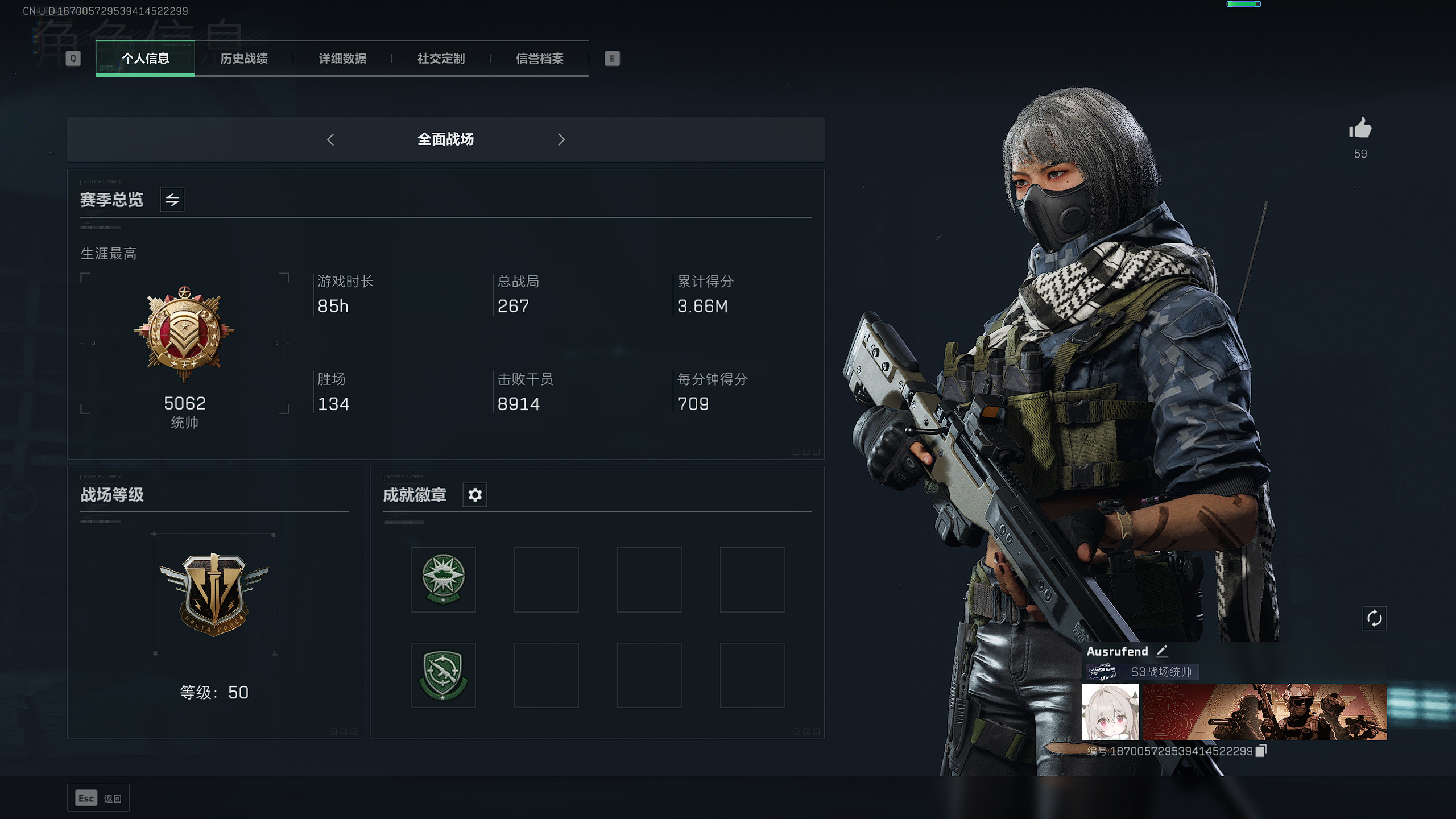This screenshot has width=1456, height=819.
Task: Click the red soldiers banner card
Action: pyautogui.click(x=1264, y=712)
